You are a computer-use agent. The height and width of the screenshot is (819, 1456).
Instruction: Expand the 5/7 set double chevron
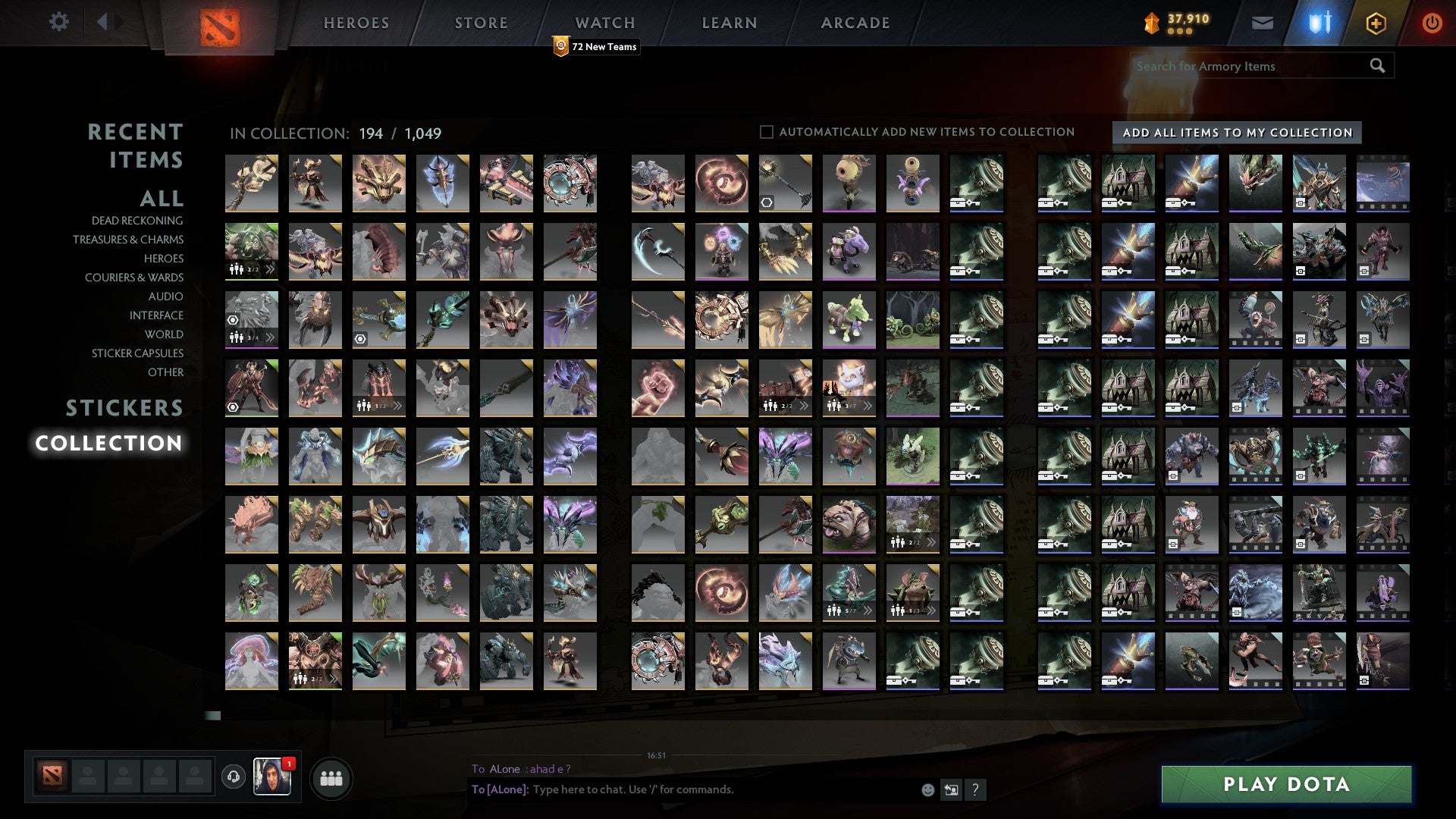867,610
